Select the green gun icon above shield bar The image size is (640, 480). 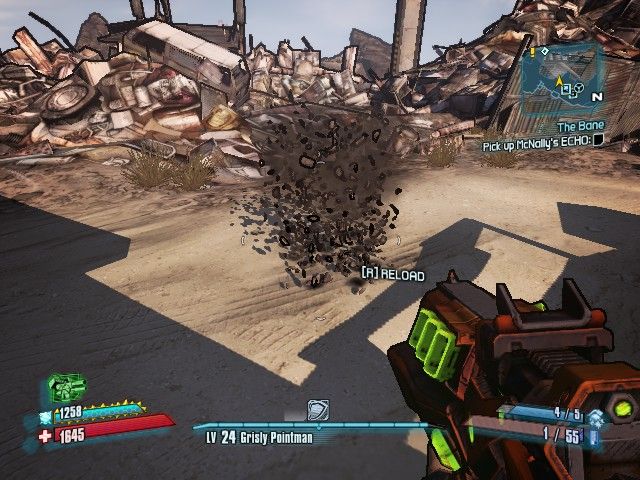point(67,388)
